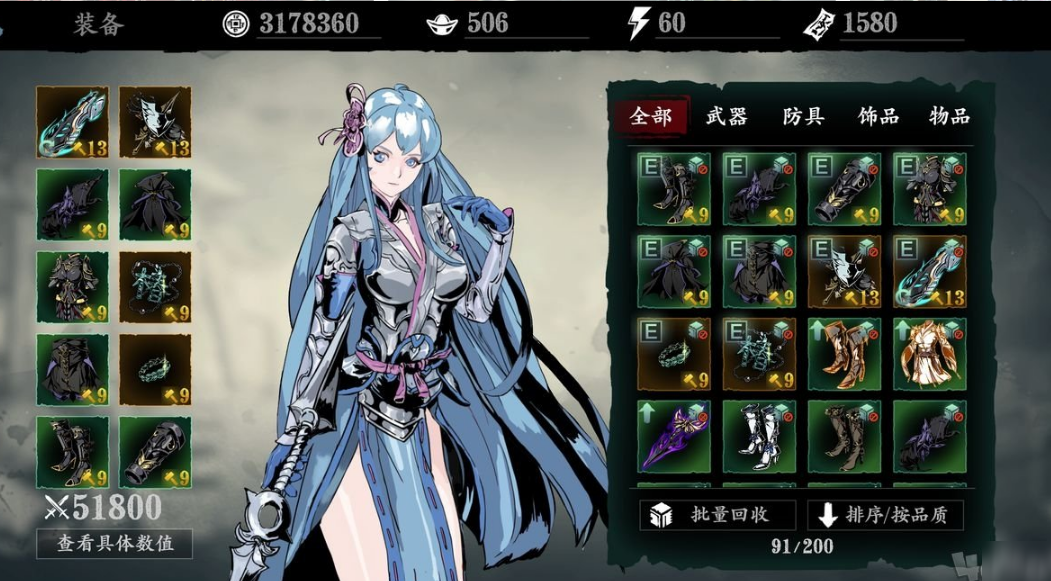1051x581 pixels.
Task: Open the 武器 (Weapons) tab
Action: coord(727,116)
